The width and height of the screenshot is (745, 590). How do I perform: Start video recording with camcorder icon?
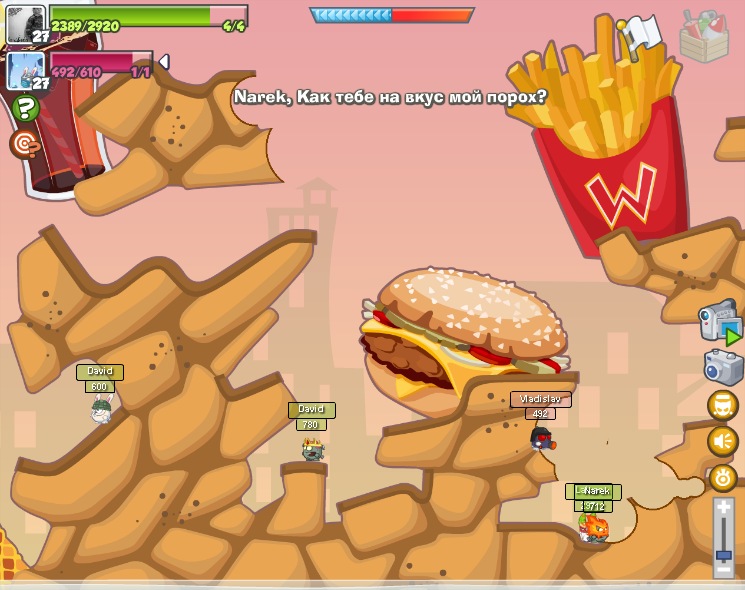[720, 322]
